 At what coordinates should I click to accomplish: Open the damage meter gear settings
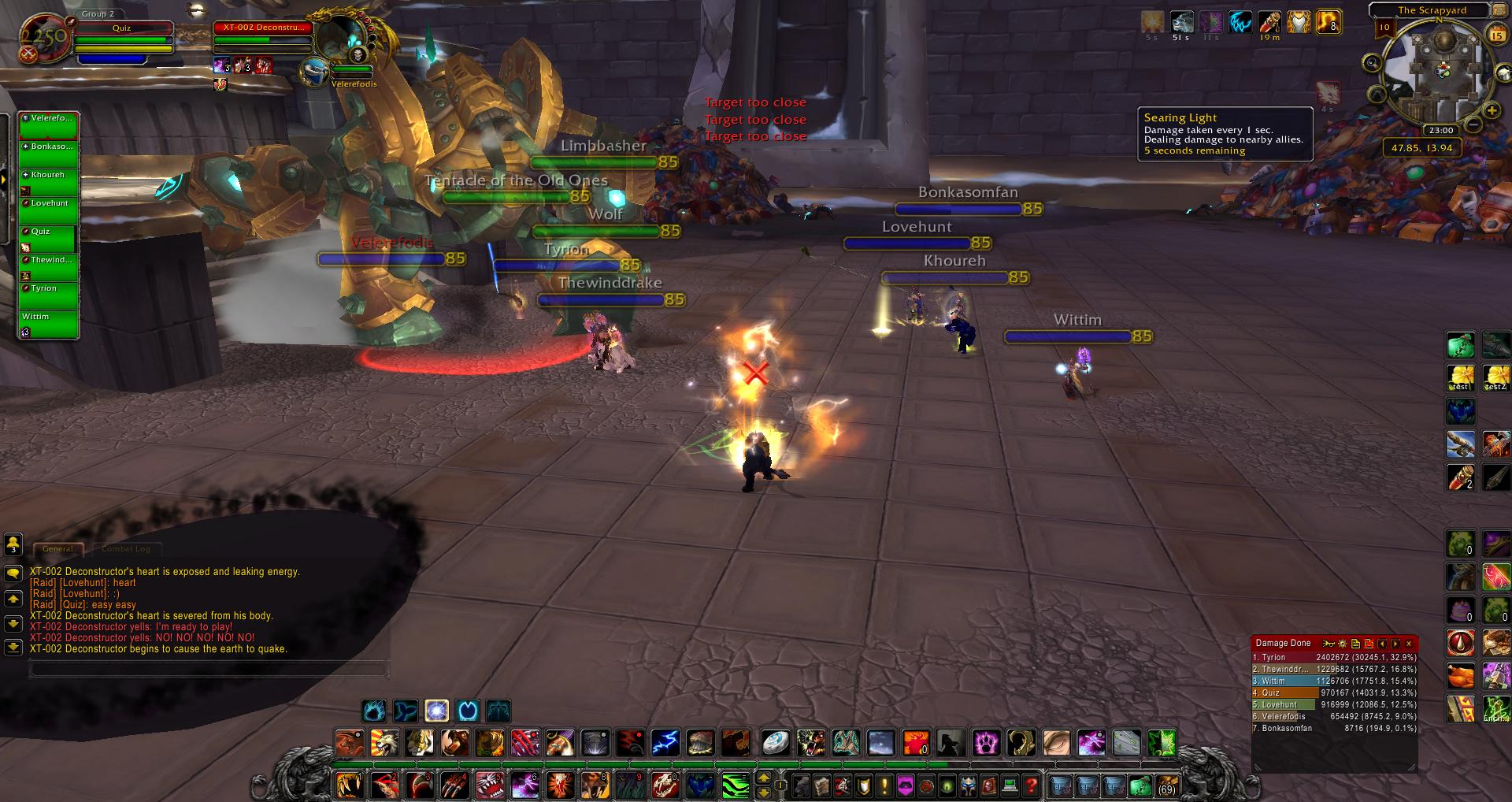(x=1342, y=644)
